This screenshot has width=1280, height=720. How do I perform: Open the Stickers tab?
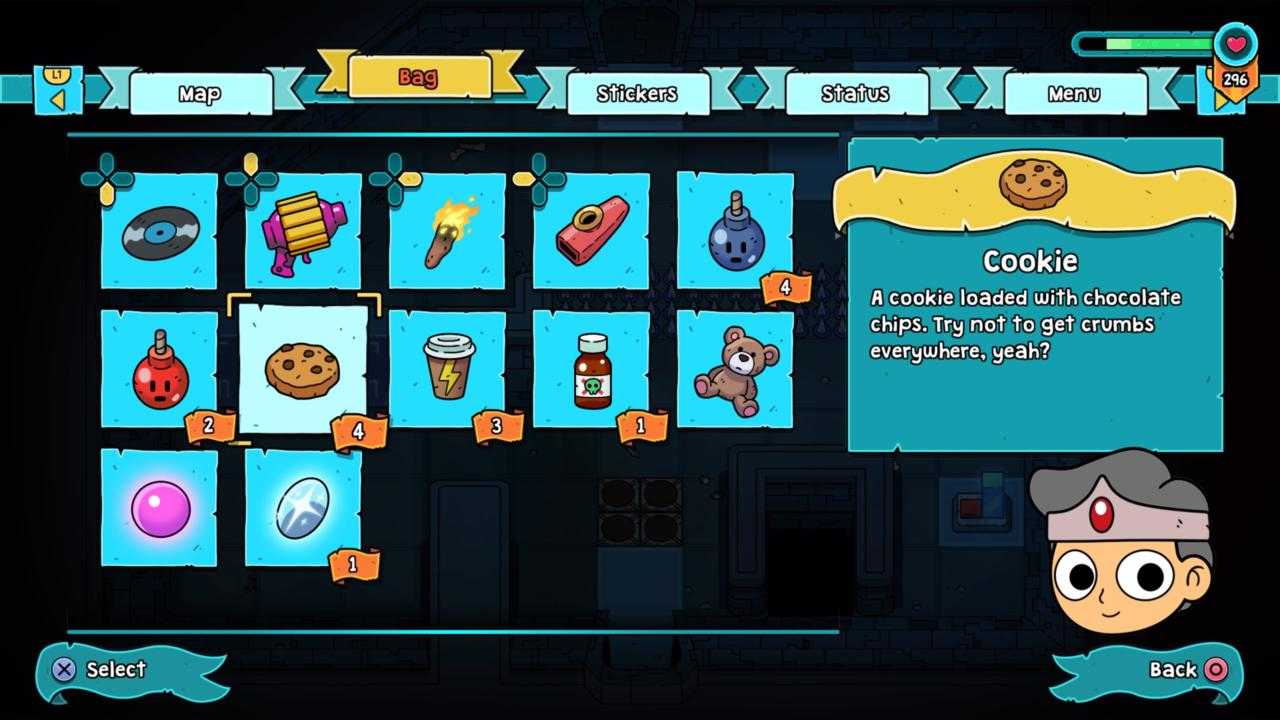(637, 94)
